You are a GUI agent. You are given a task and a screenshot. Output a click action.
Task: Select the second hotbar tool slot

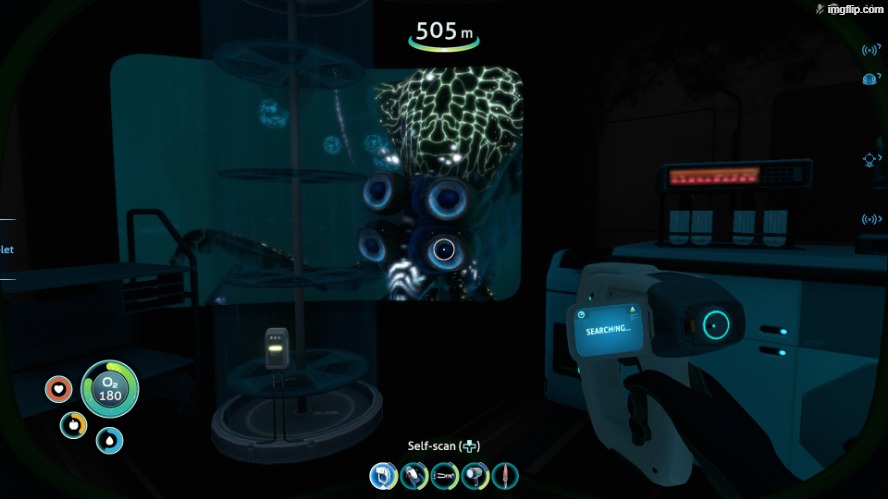point(414,475)
